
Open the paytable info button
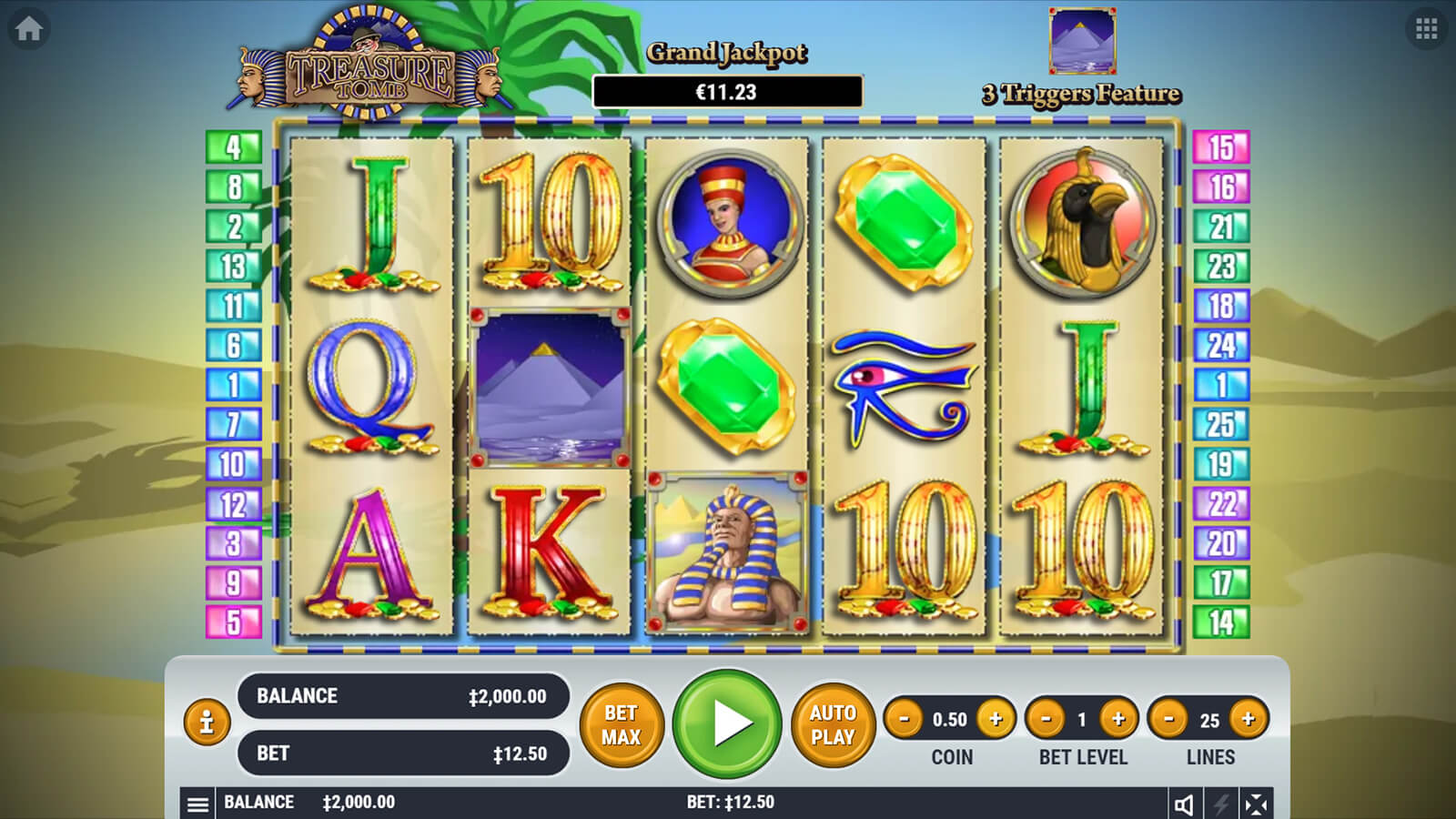coord(207,723)
